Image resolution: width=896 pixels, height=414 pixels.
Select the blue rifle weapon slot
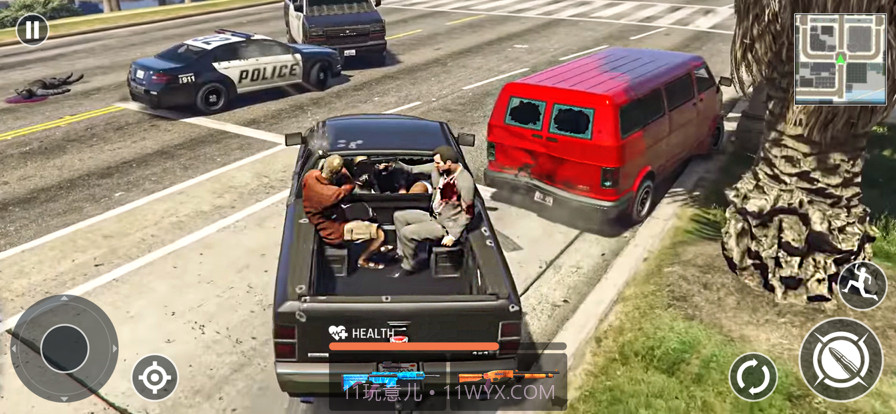(x=384, y=380)
